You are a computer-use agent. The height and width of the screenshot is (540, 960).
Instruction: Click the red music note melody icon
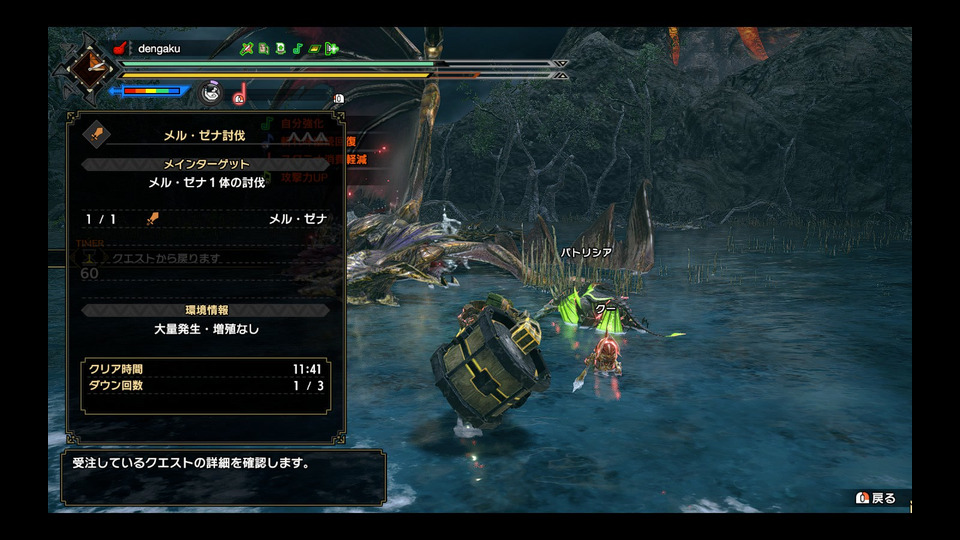[x=240, y=94]
